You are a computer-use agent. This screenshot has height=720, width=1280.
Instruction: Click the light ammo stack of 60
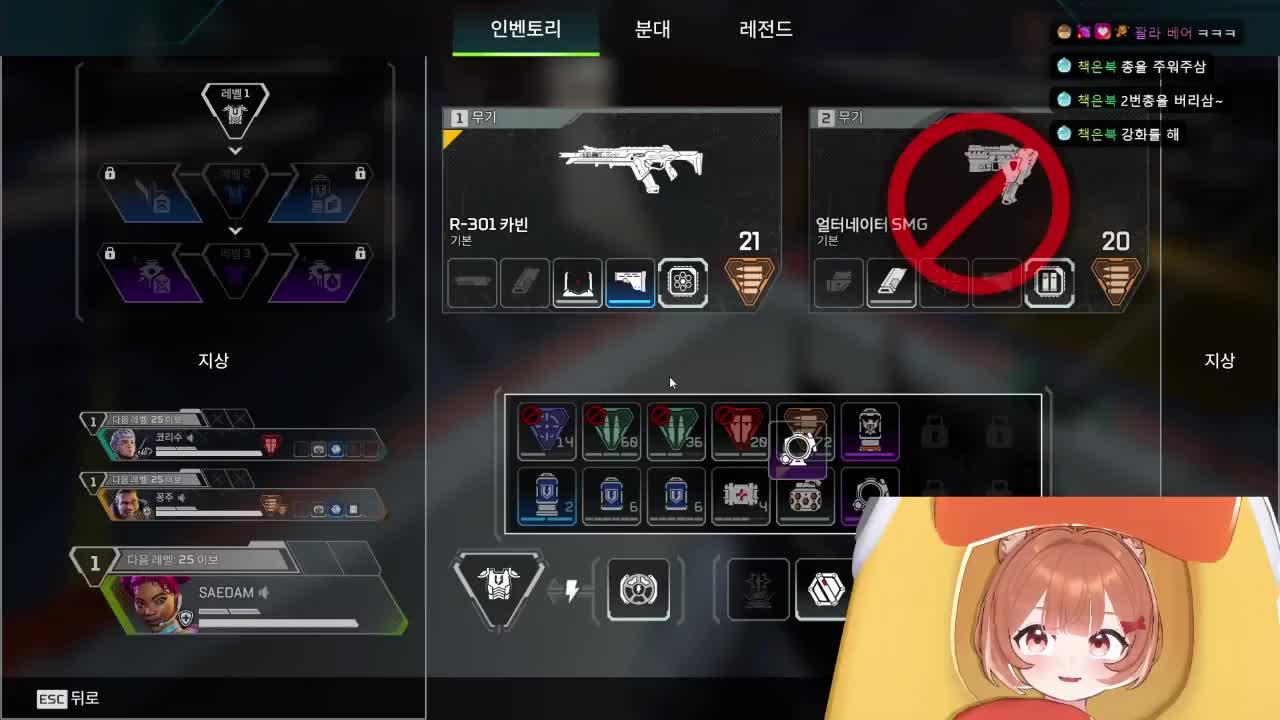pyautogui.click(x=612, y=431)
